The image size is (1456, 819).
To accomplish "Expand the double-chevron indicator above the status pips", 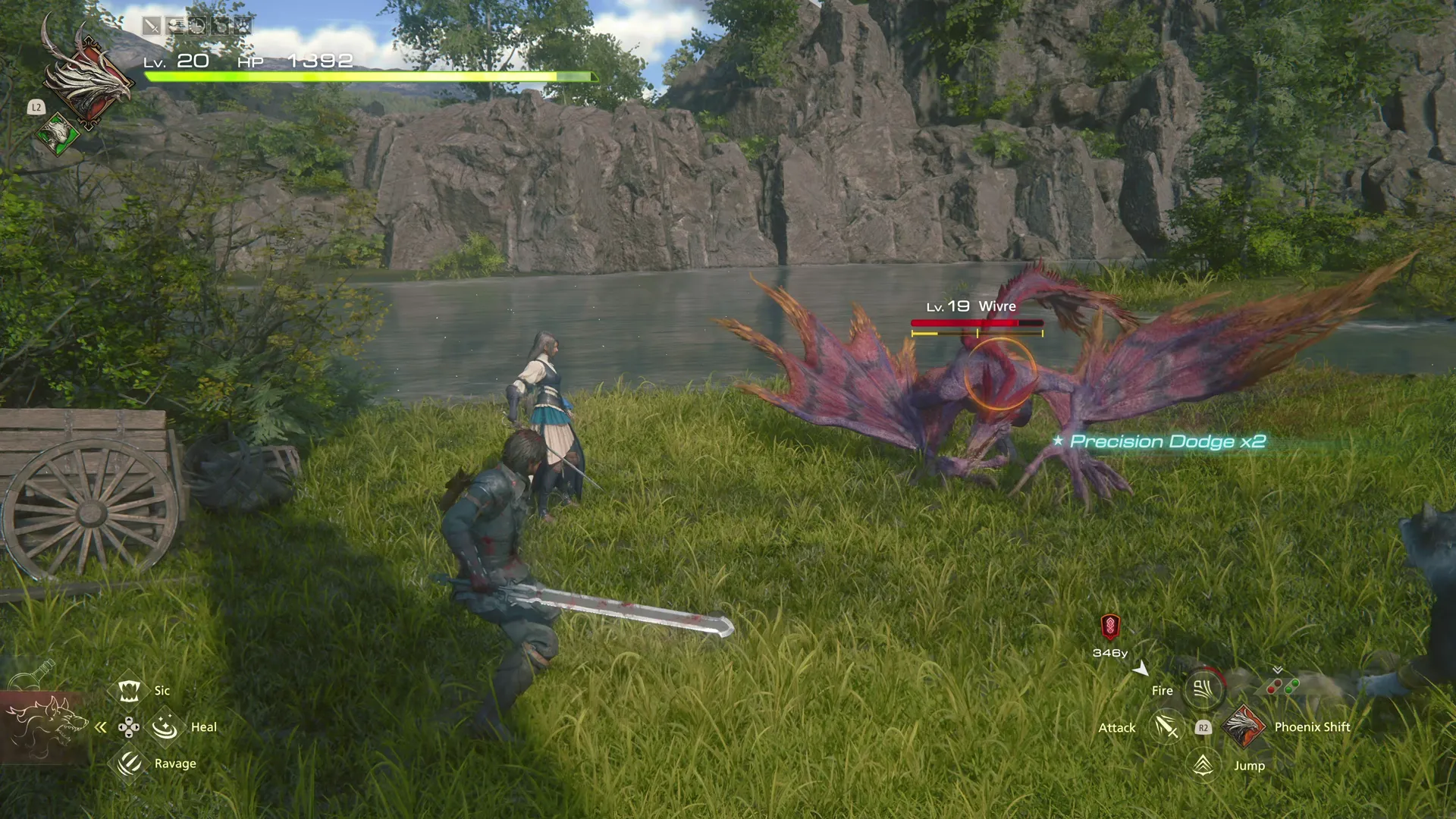I will point(1277,670).
